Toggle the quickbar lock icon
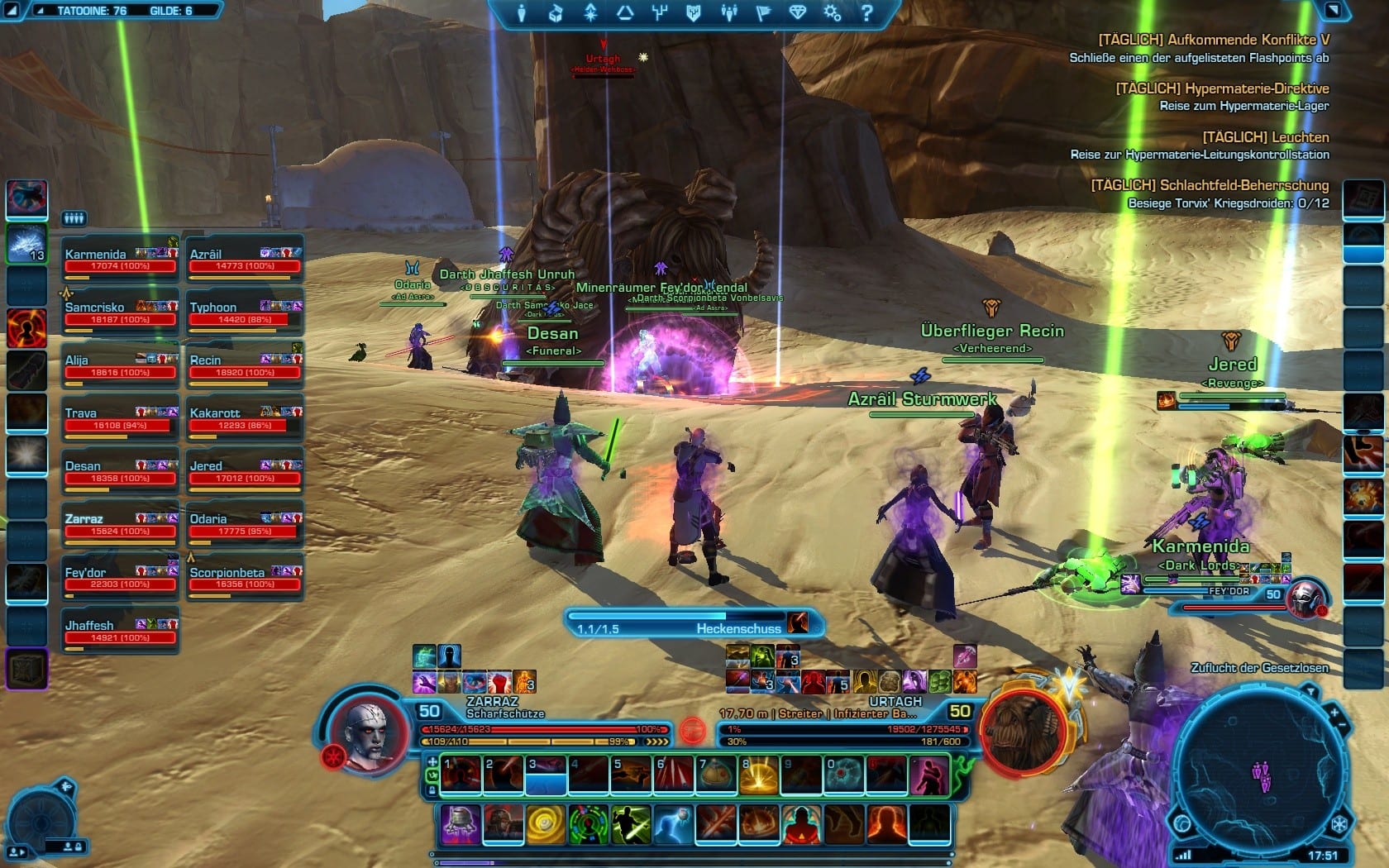The image size is (1389, 868). pyautogui.click(x=432, y=790)
